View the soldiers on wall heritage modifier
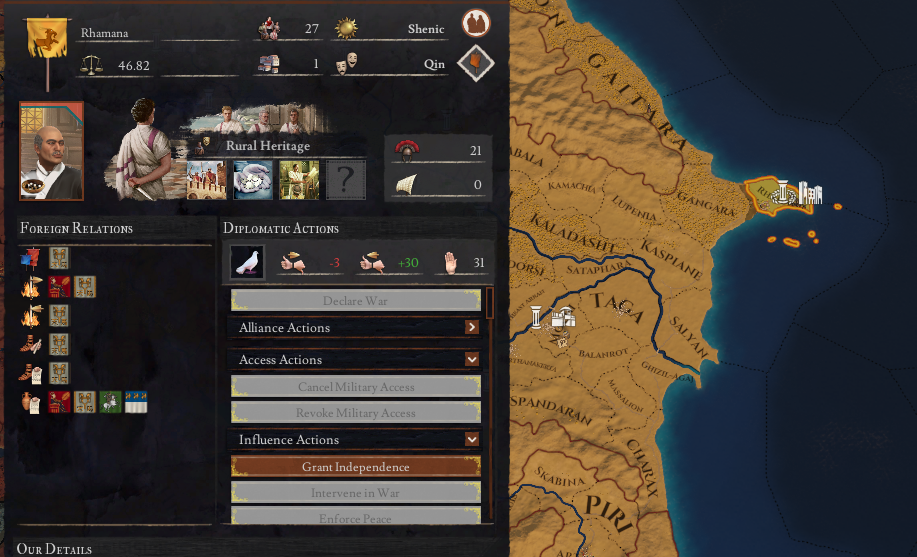This screenshot has width=917, height=557. pyautogui.click(x=207, y=181)
